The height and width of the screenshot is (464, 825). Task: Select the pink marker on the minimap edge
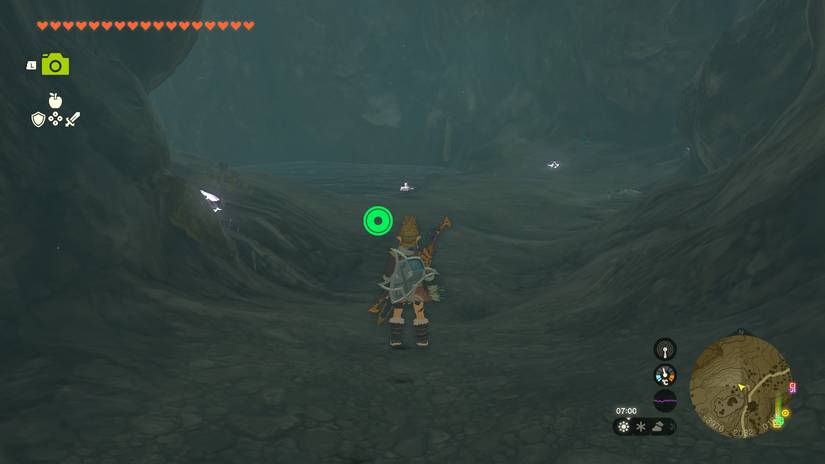point(792,388)
